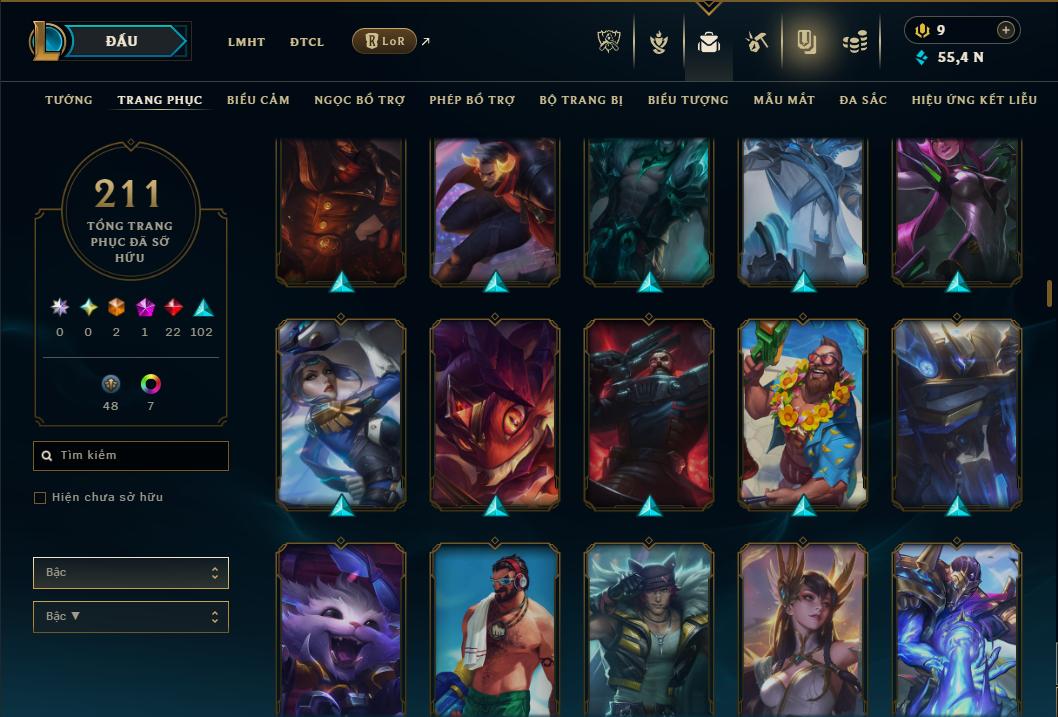
Task: Toggle the Hiện chưa sở hữu checkbox
Action: 40,498
